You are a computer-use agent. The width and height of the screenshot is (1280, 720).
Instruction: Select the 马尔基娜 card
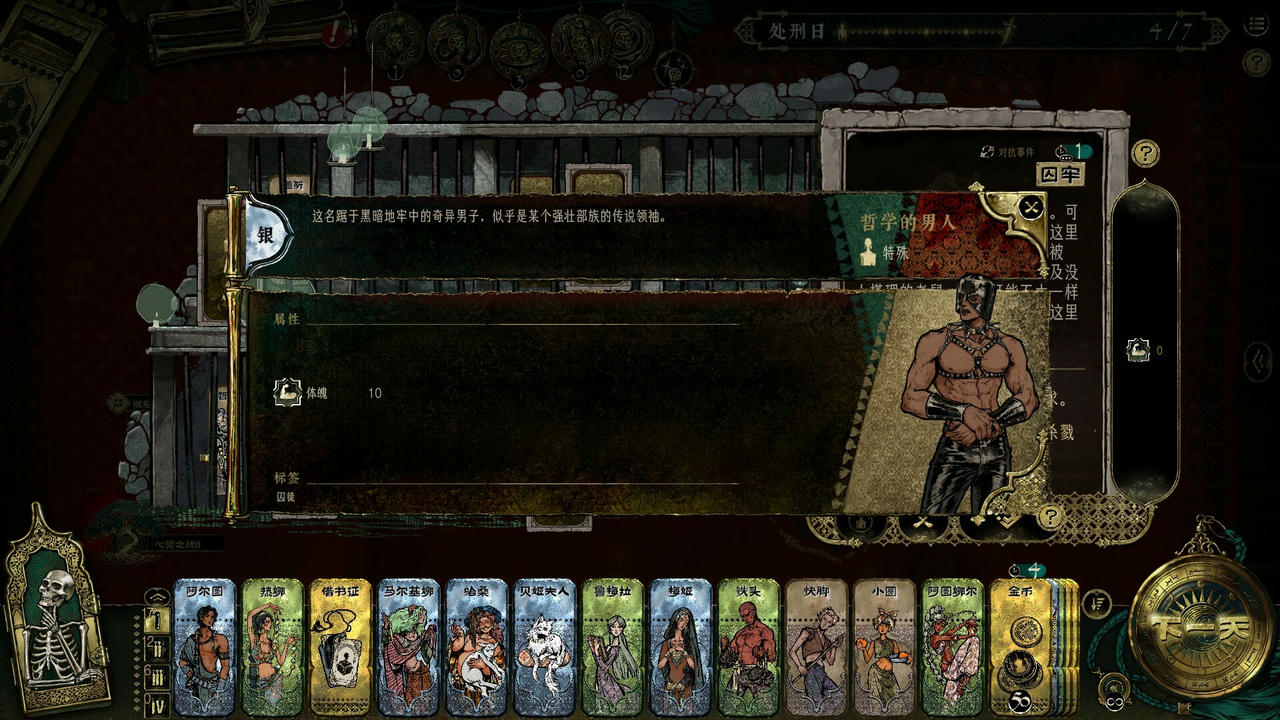pyautogui.click(x=408, y=647)
